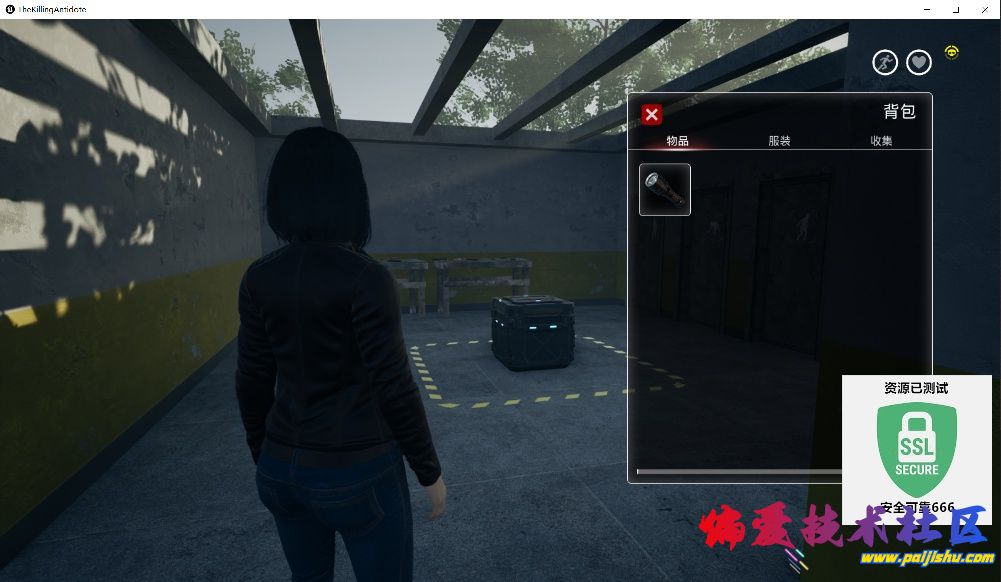Screen dimensions: 1001x582
Task: Minimize the game window
Action: click(927, 9)
